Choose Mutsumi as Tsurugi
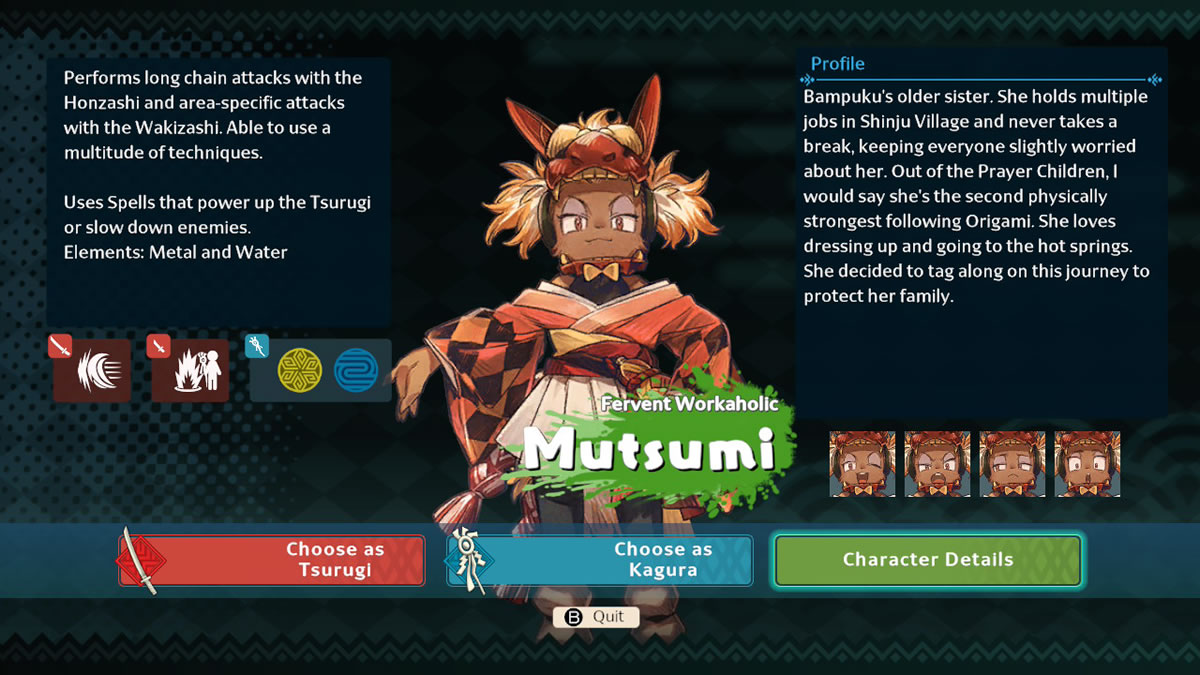The width and height of the screenshot is (1200, 675). click(x=272, y=560)
